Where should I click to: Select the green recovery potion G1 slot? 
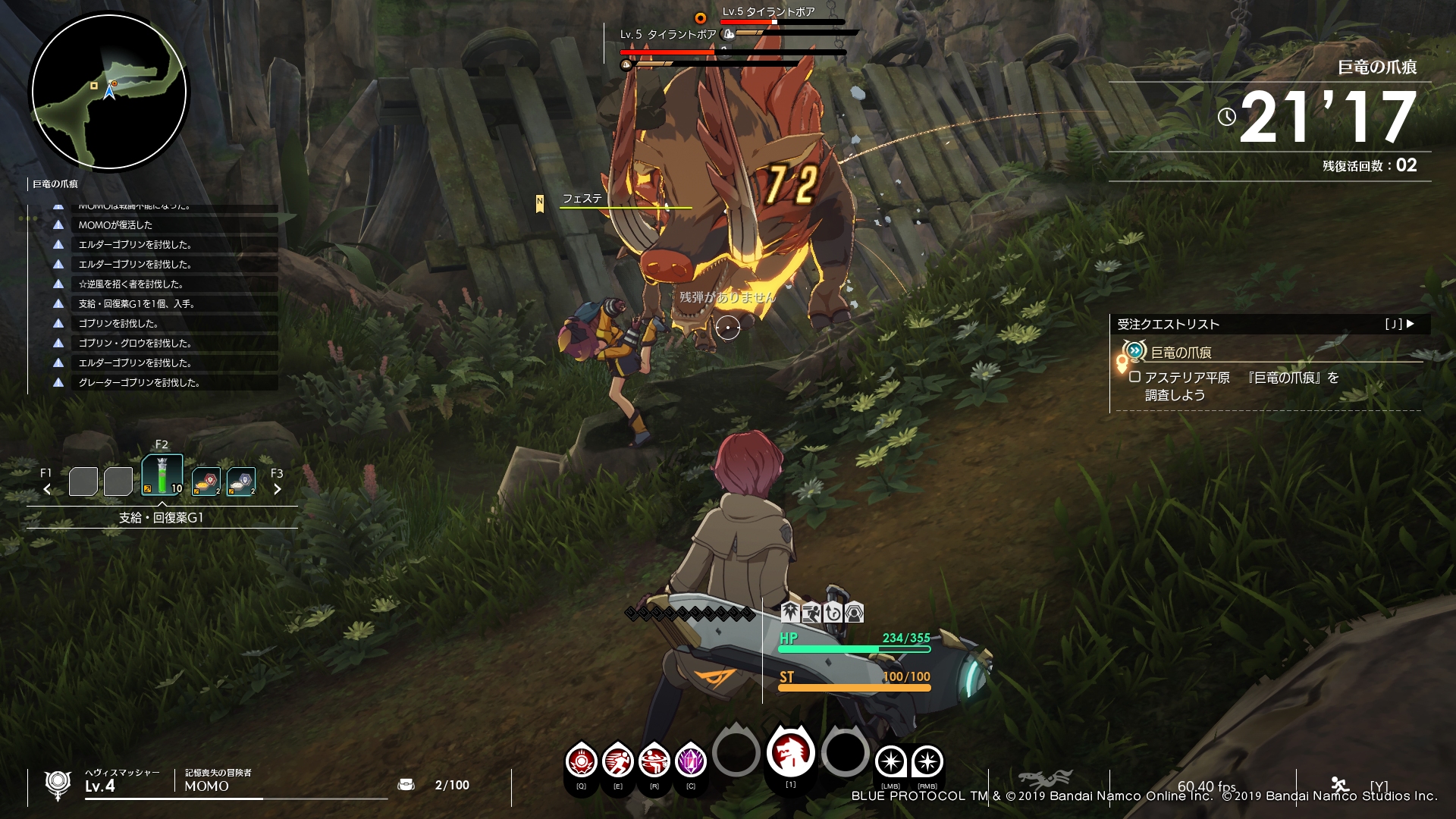tap(162, 475)
